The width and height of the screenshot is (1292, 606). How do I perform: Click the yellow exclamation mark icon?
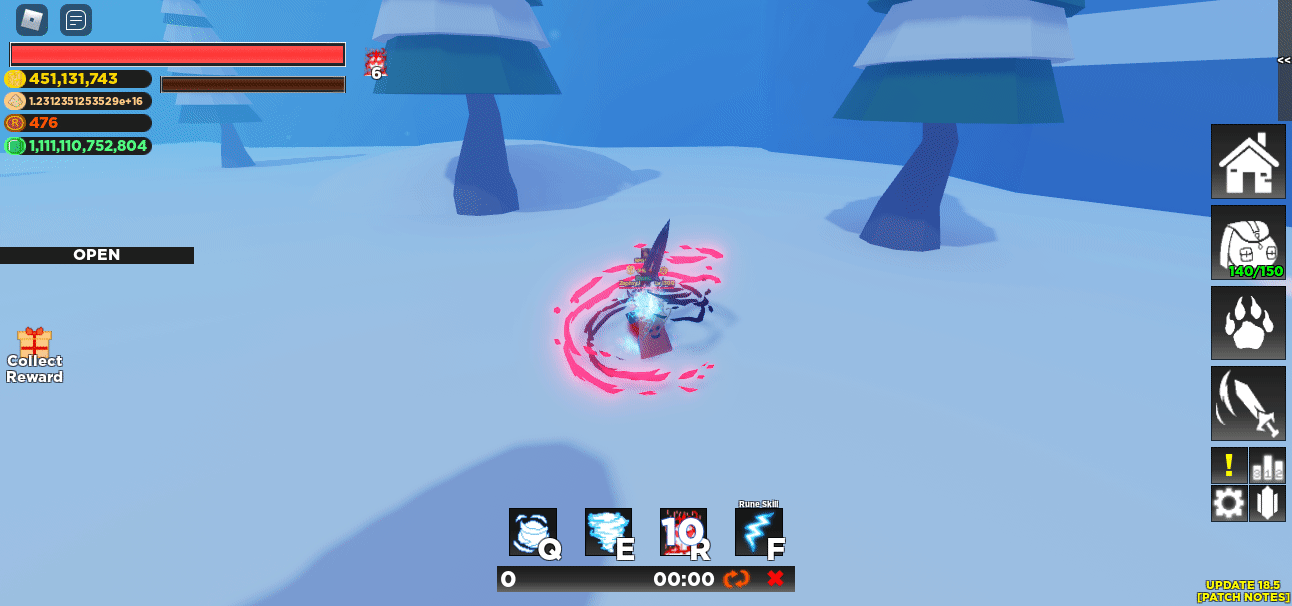click(1229, 465)
